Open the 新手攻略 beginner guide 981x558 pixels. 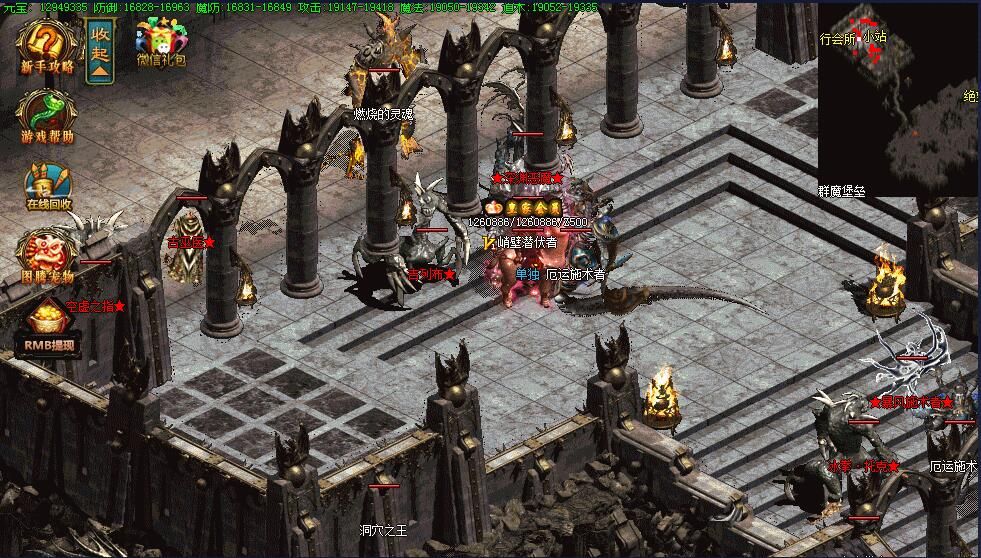tap(46, 47)
